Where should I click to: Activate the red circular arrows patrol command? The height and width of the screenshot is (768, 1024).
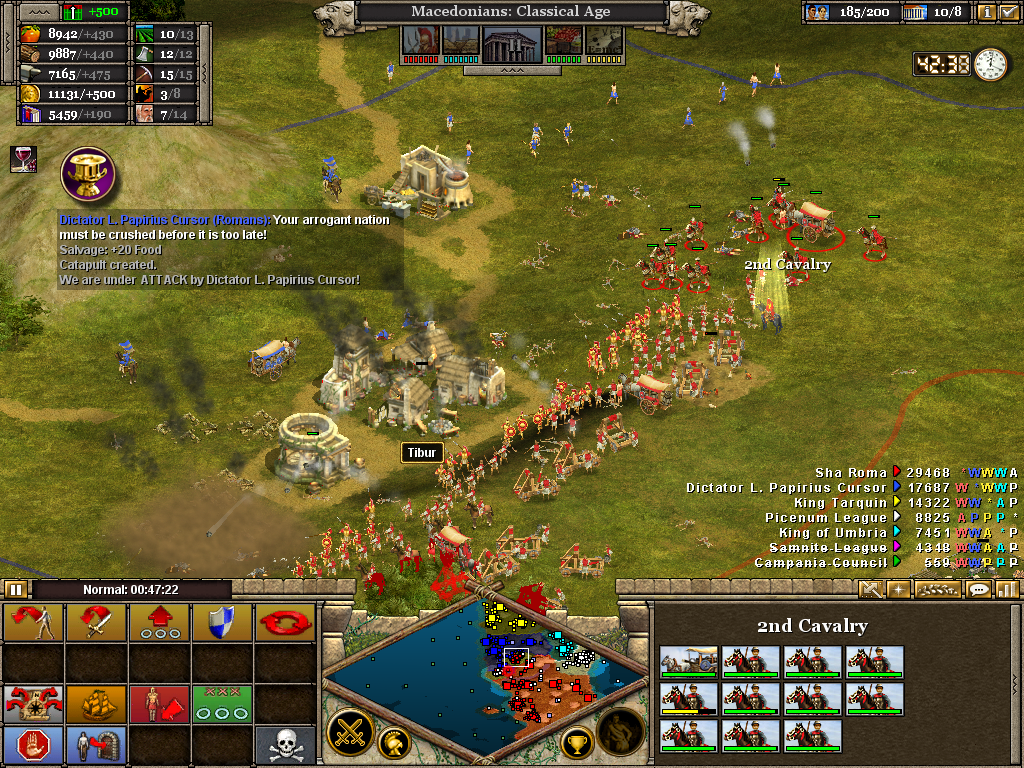pos(285,622)
